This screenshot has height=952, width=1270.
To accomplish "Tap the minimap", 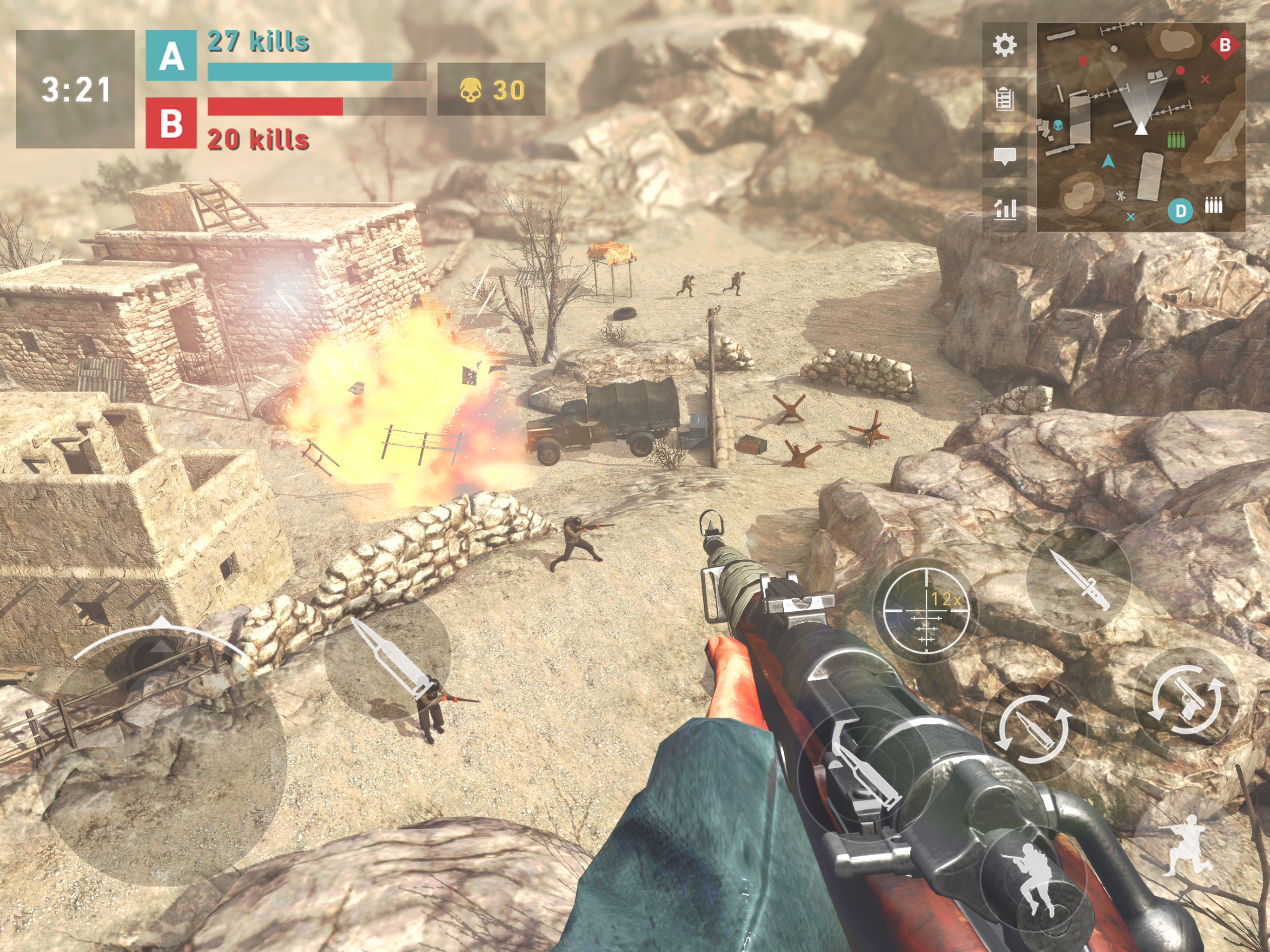I will (1140, 127).
